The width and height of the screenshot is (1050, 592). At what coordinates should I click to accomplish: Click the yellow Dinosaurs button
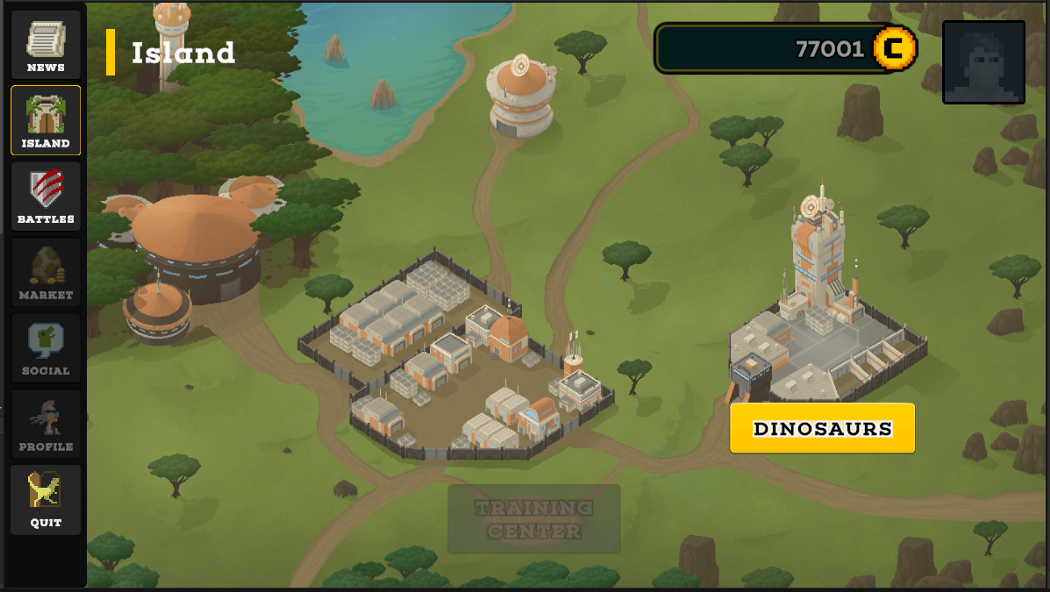pyautogui.click(x=822, y=428)
